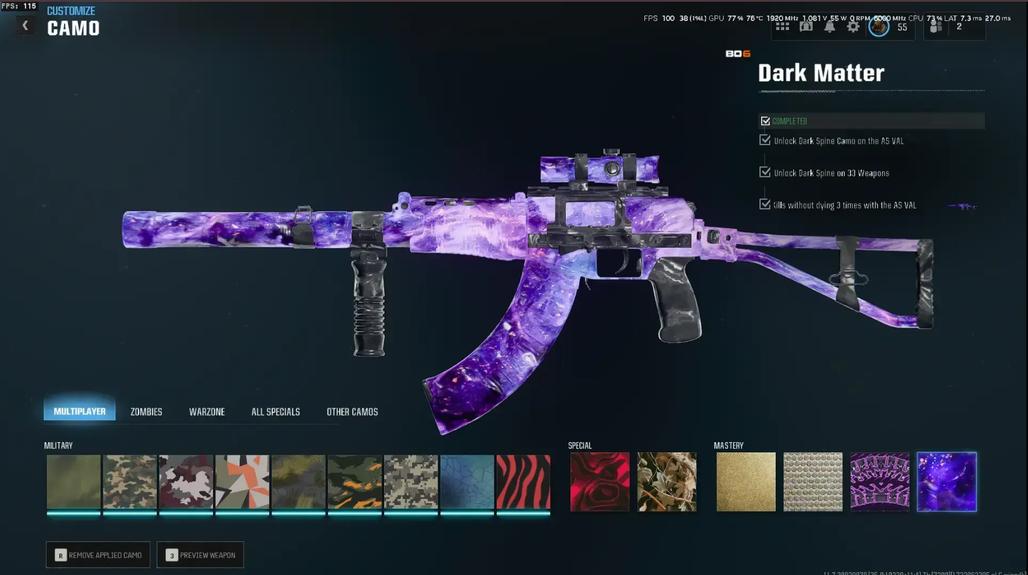1028x575 pixels.
Task: Choose the Diamond mastery camo
Action: (x=813, y=482)
